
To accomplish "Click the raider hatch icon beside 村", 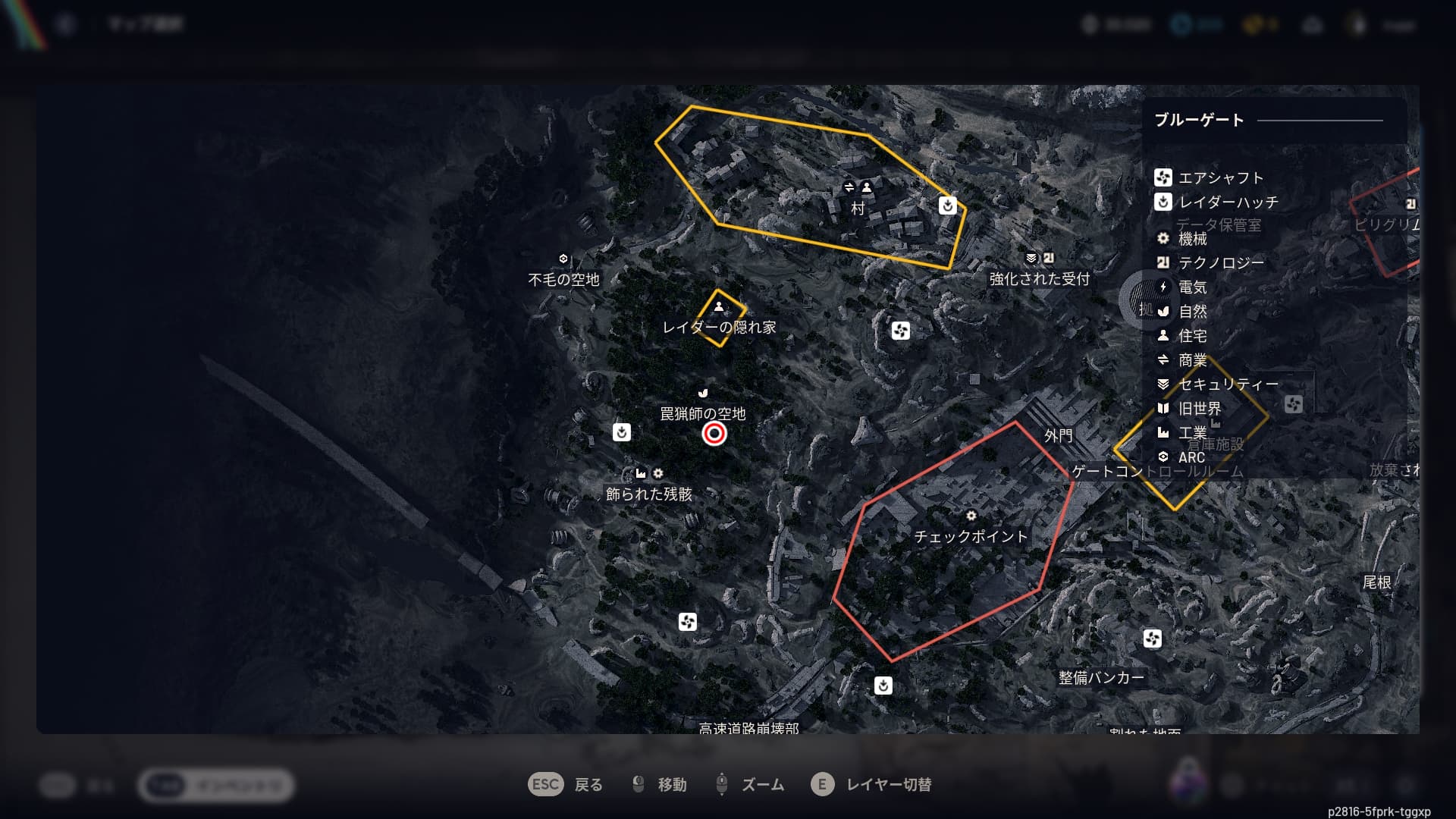I will (947, 206).
